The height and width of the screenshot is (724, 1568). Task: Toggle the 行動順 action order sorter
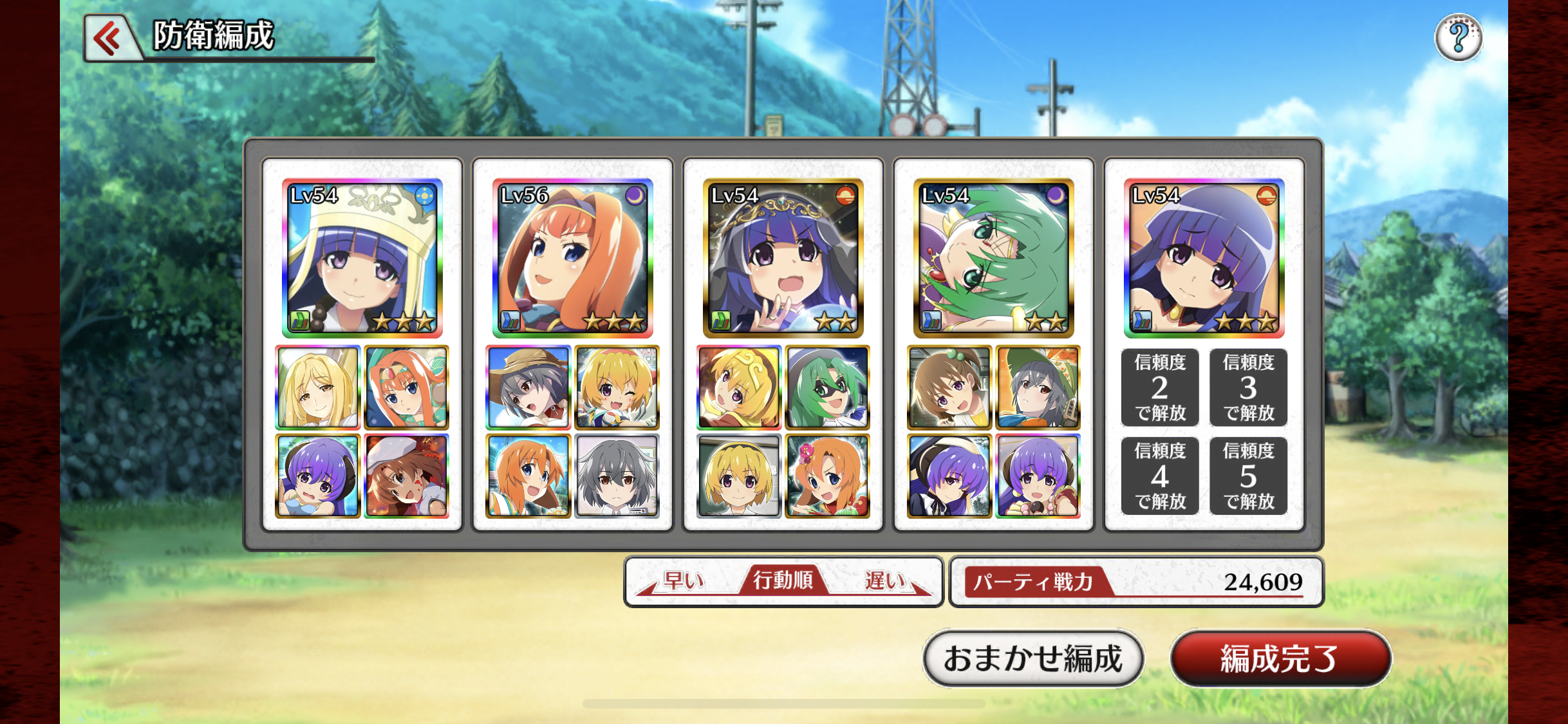(783, 581)
